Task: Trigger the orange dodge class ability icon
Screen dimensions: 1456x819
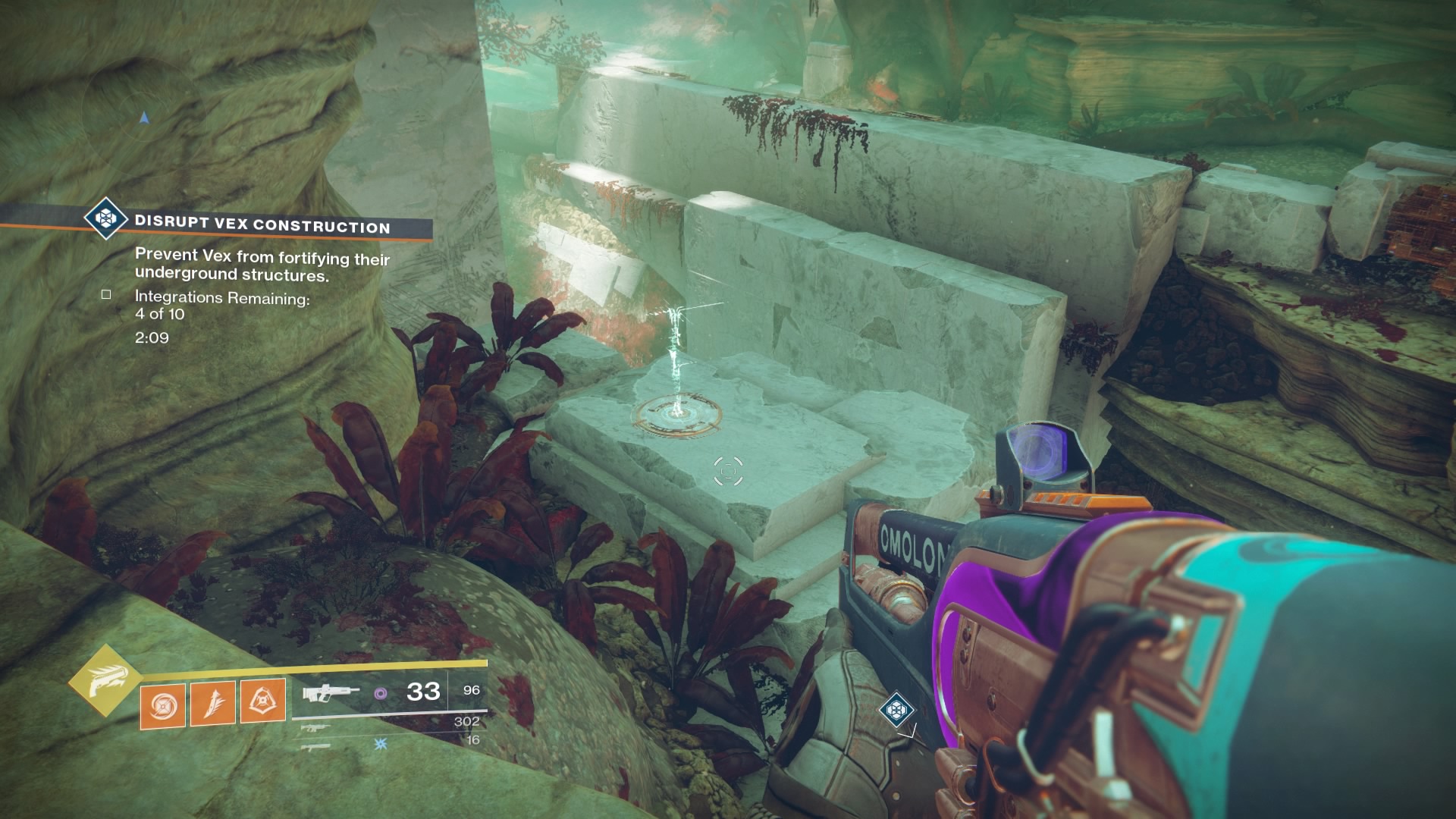Action: pyautogui.click(x=262, y=701)
